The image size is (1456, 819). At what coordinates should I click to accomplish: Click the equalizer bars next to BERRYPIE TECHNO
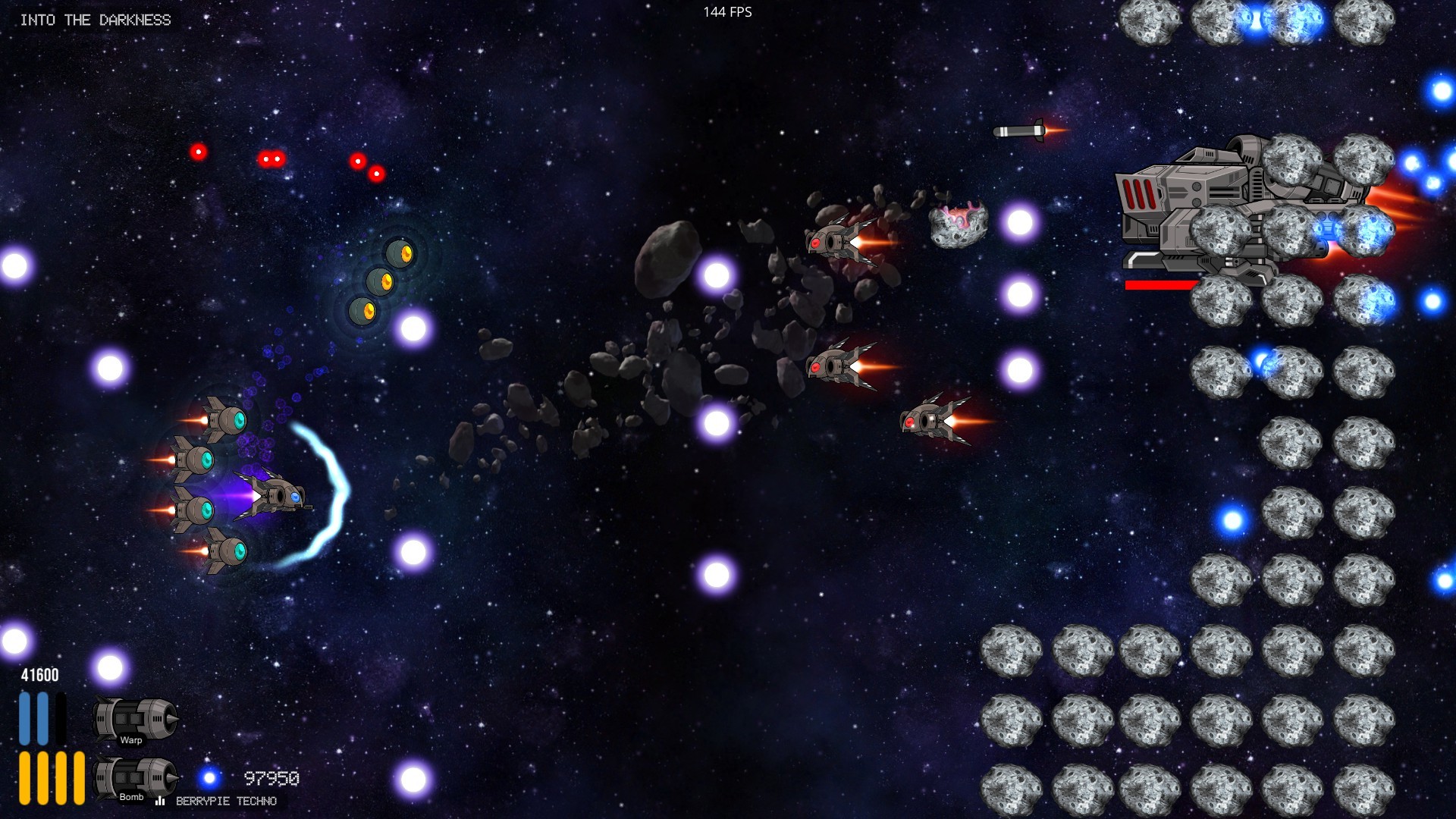tap(161, 801)
